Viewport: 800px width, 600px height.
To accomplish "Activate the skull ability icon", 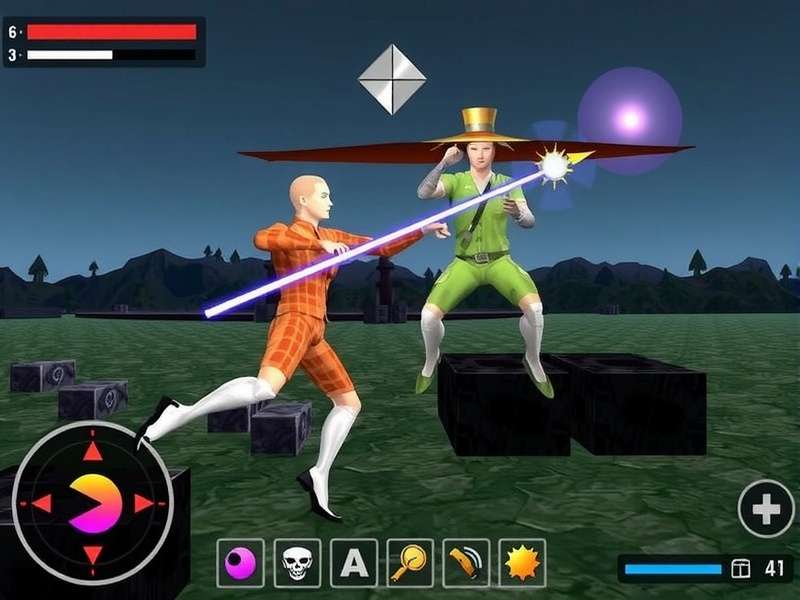I will (x=297, y=564).
